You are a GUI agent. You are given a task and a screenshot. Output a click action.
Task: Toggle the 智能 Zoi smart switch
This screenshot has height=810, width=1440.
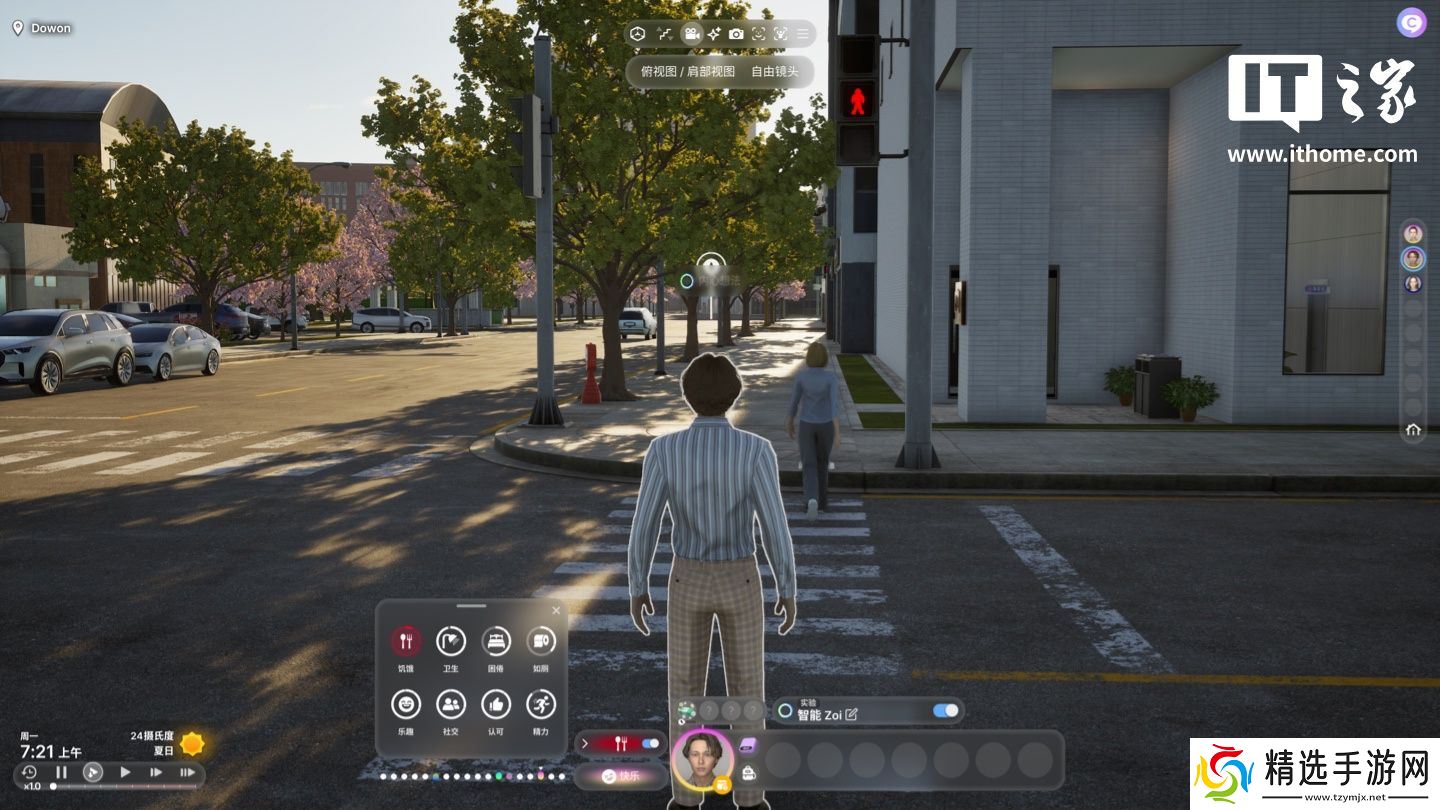pos(945,711)
